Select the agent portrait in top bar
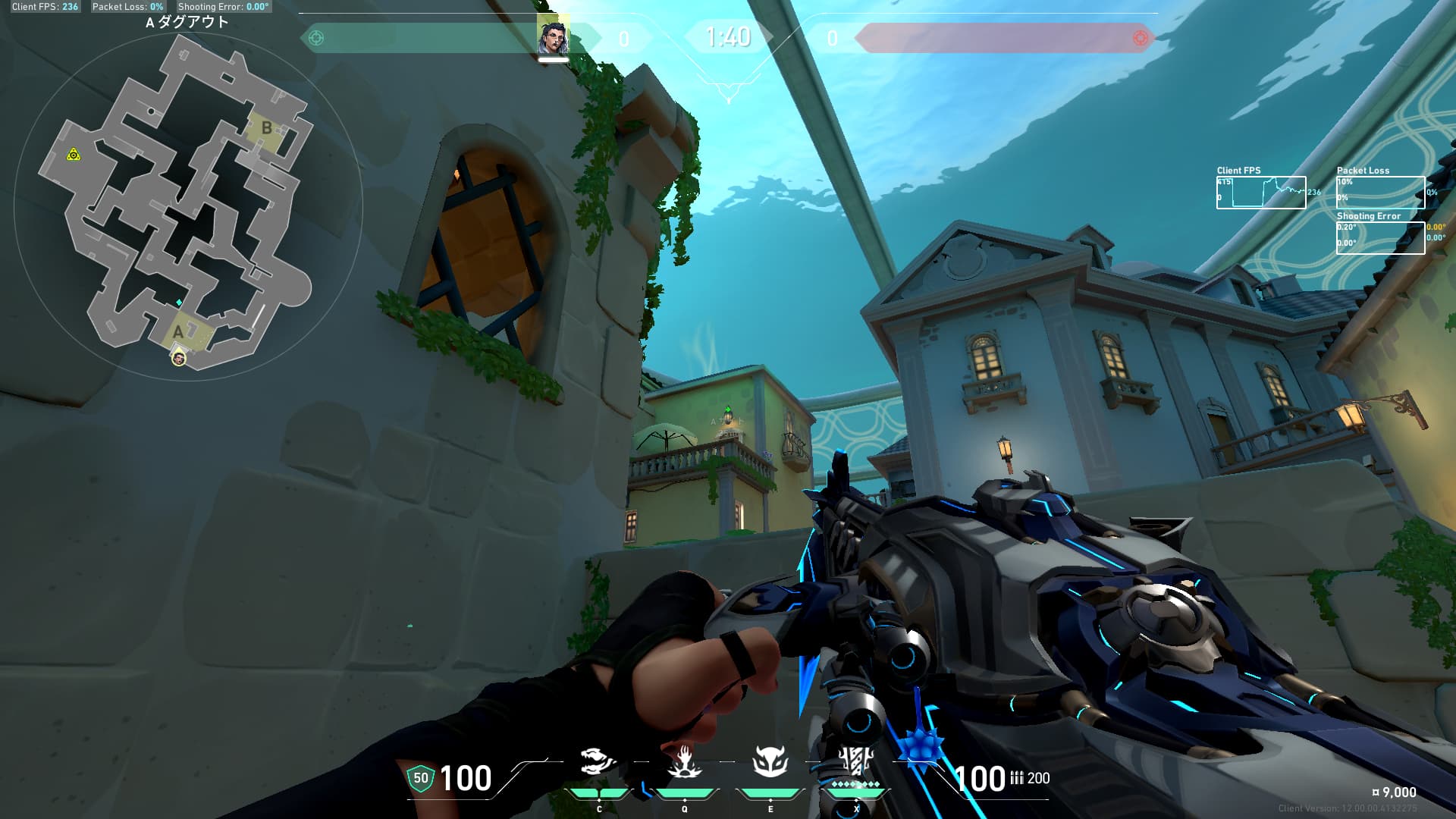Screen dimensions: 1456x819 pos(553,37)
